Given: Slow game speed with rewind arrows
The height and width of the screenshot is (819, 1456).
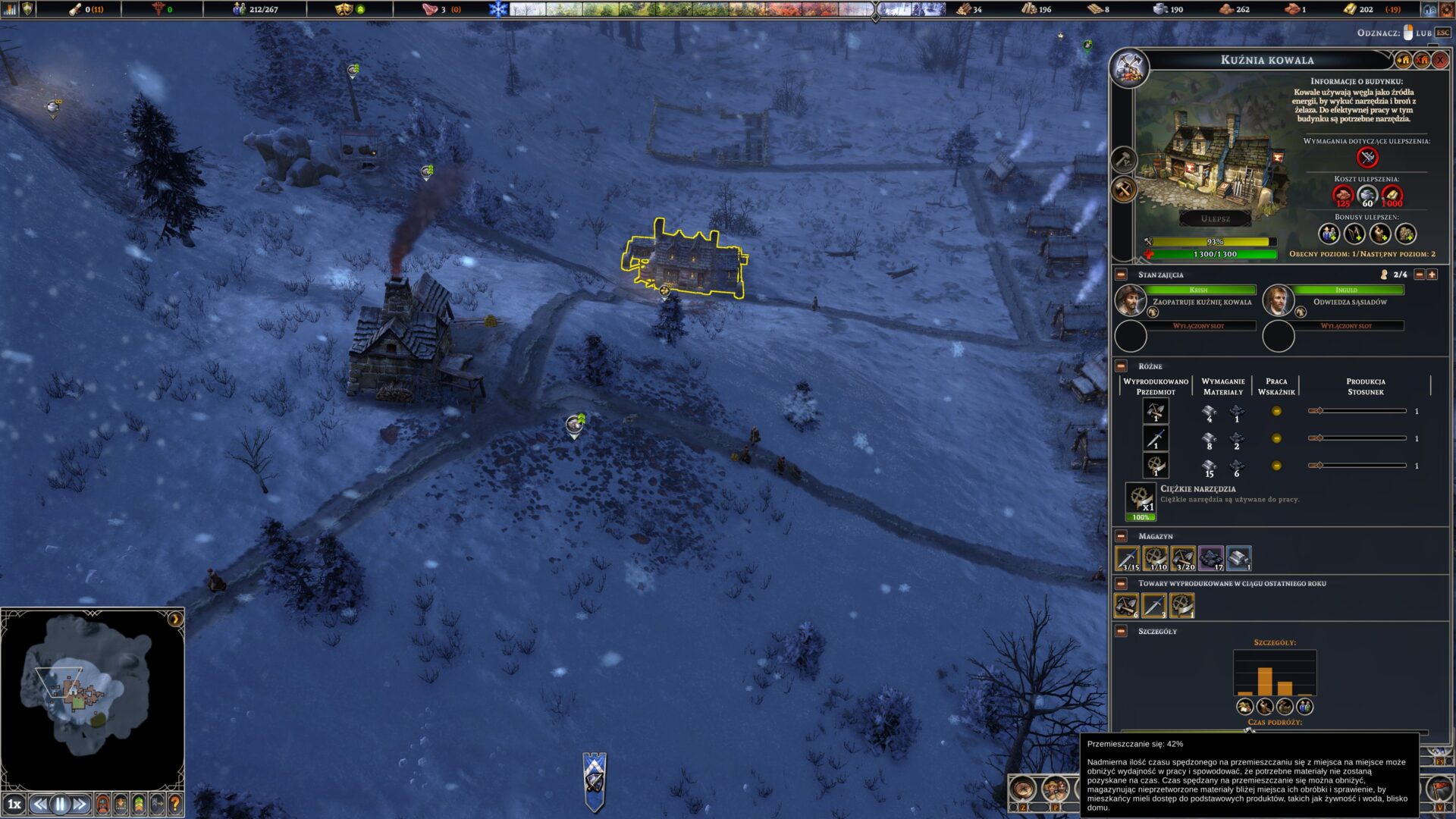Looking at the screenshot, I should point(39,805).
